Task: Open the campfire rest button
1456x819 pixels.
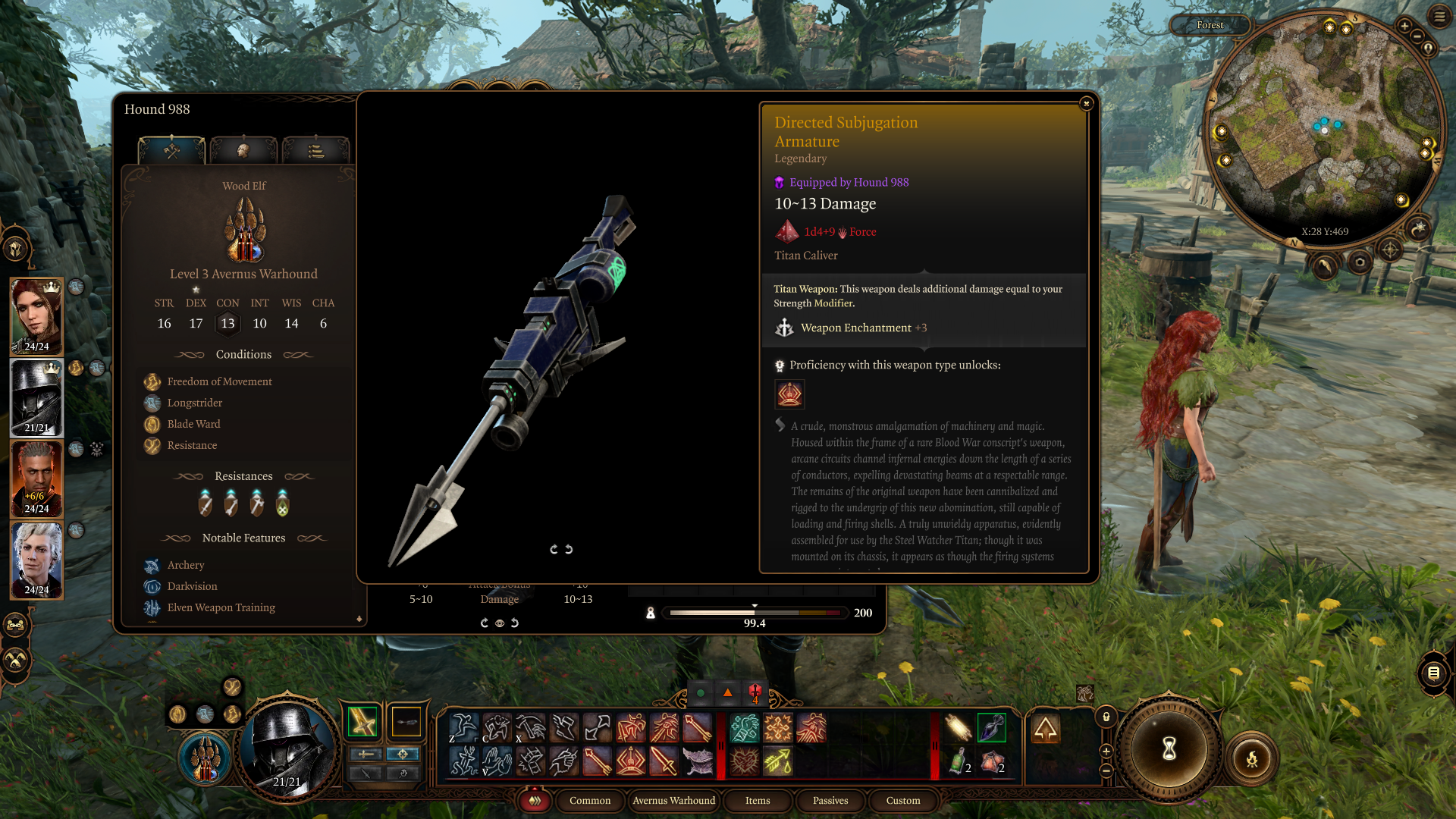Action: (x=1251, y=758)
